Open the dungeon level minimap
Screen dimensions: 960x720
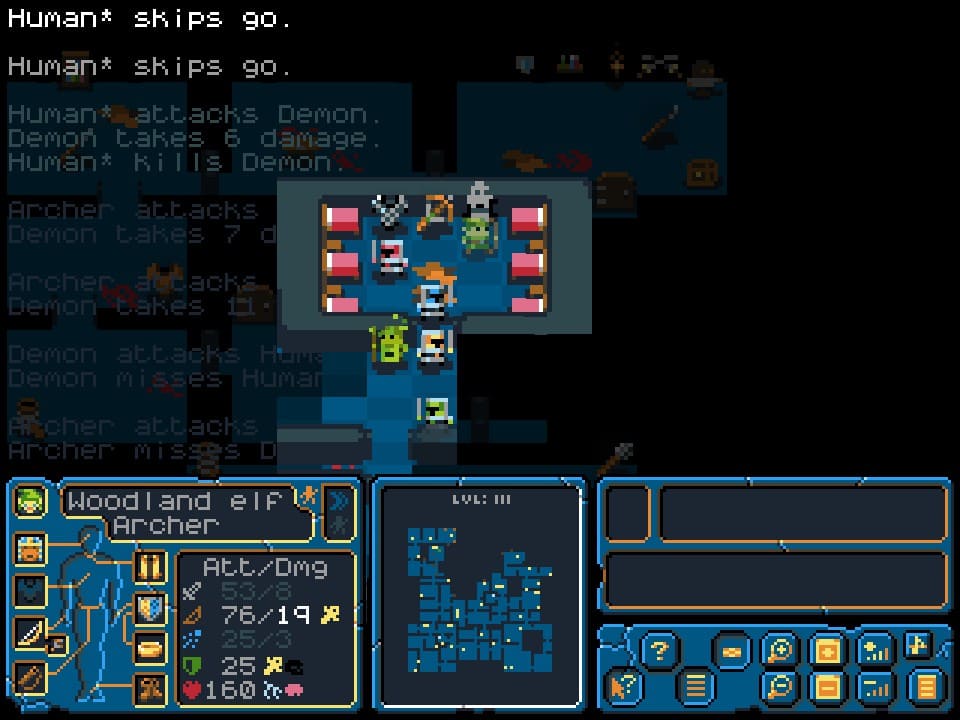coord(478,596)
